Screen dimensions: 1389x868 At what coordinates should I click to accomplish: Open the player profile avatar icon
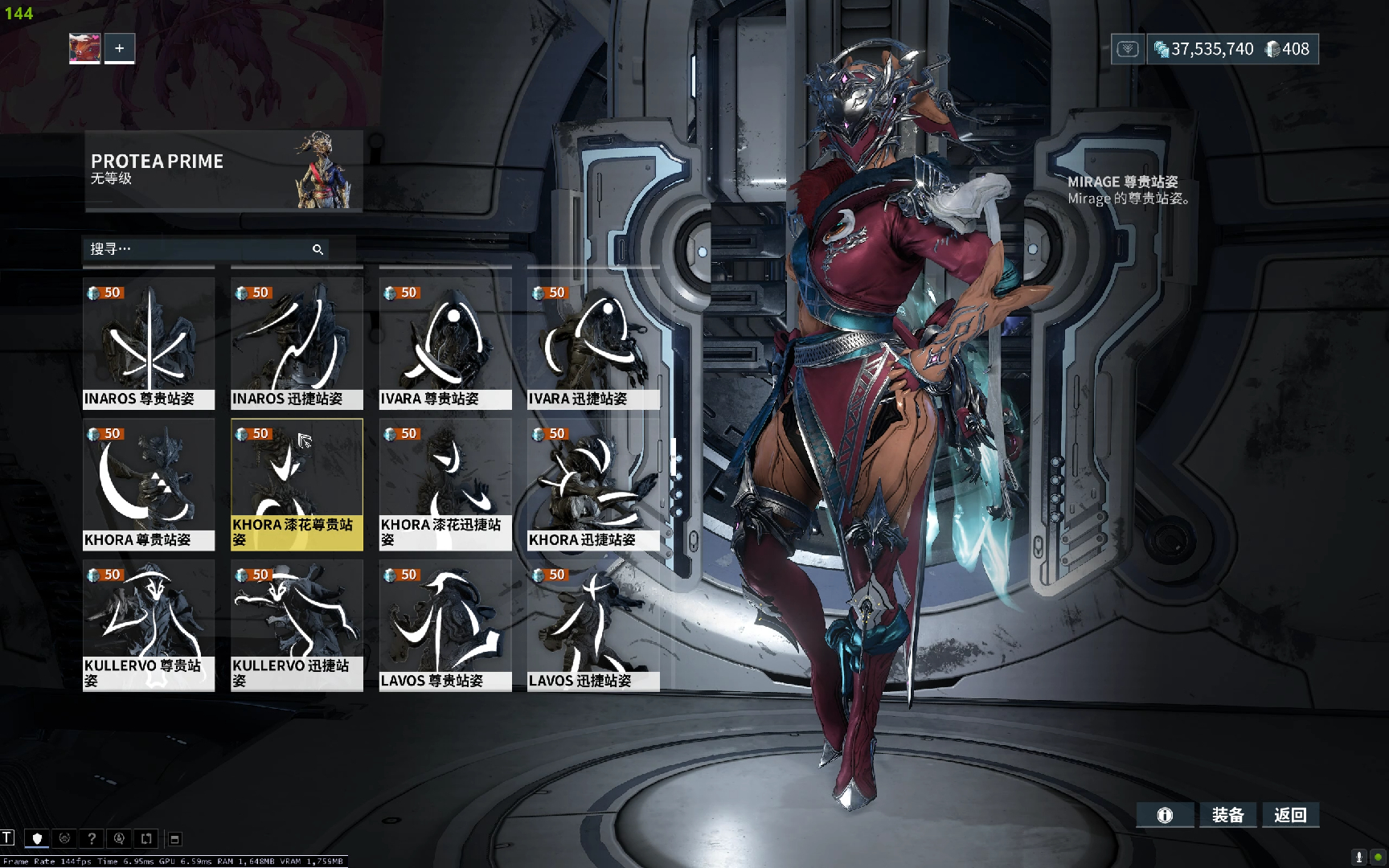(x=84, y=48)
